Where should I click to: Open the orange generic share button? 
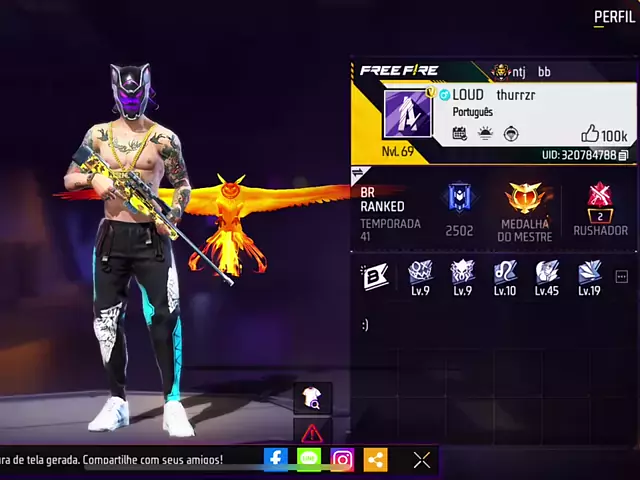point(376,459)
